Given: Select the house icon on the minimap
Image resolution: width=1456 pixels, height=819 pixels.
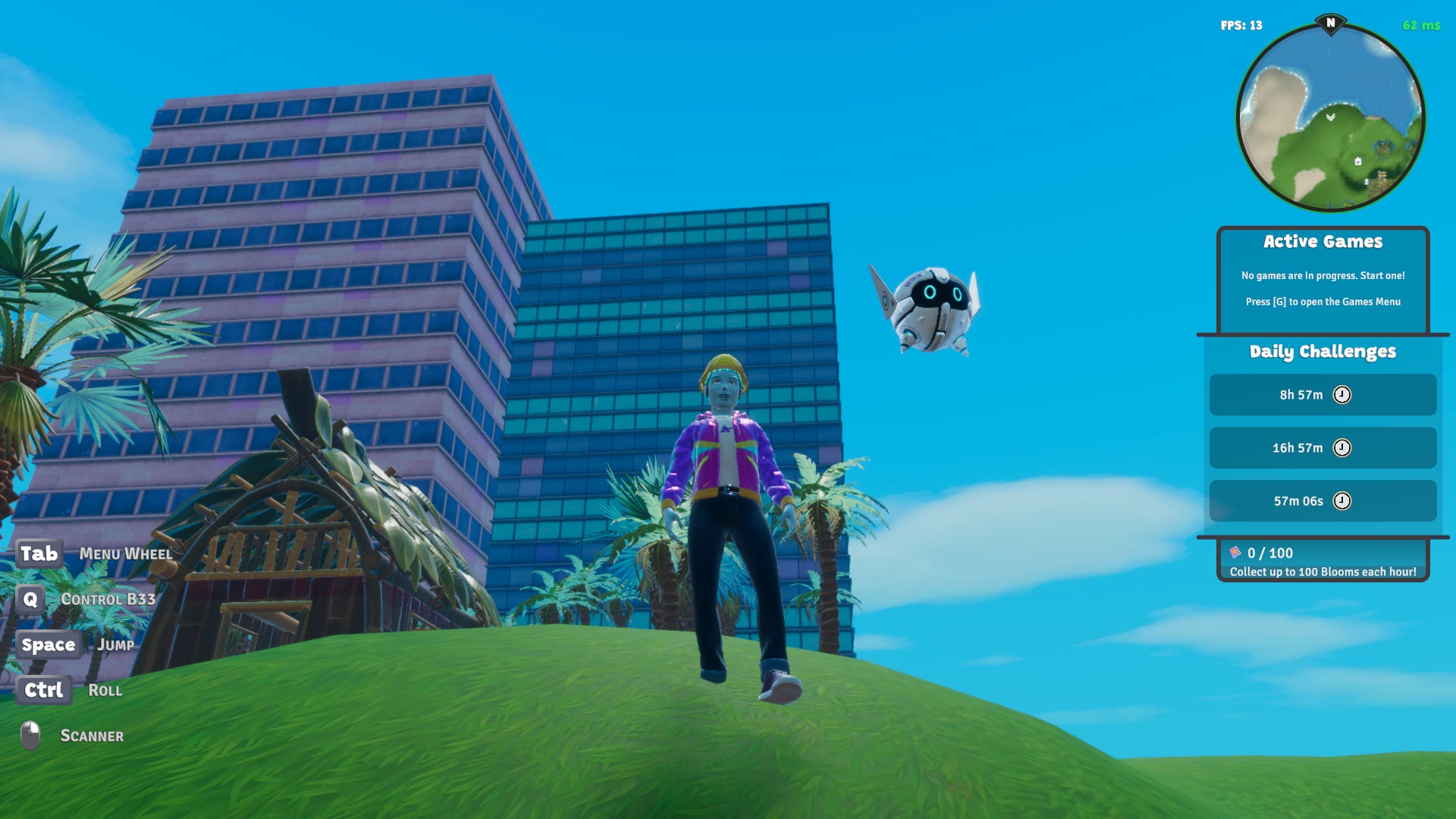Looking at the screenshot, I should pos(1358,161).
